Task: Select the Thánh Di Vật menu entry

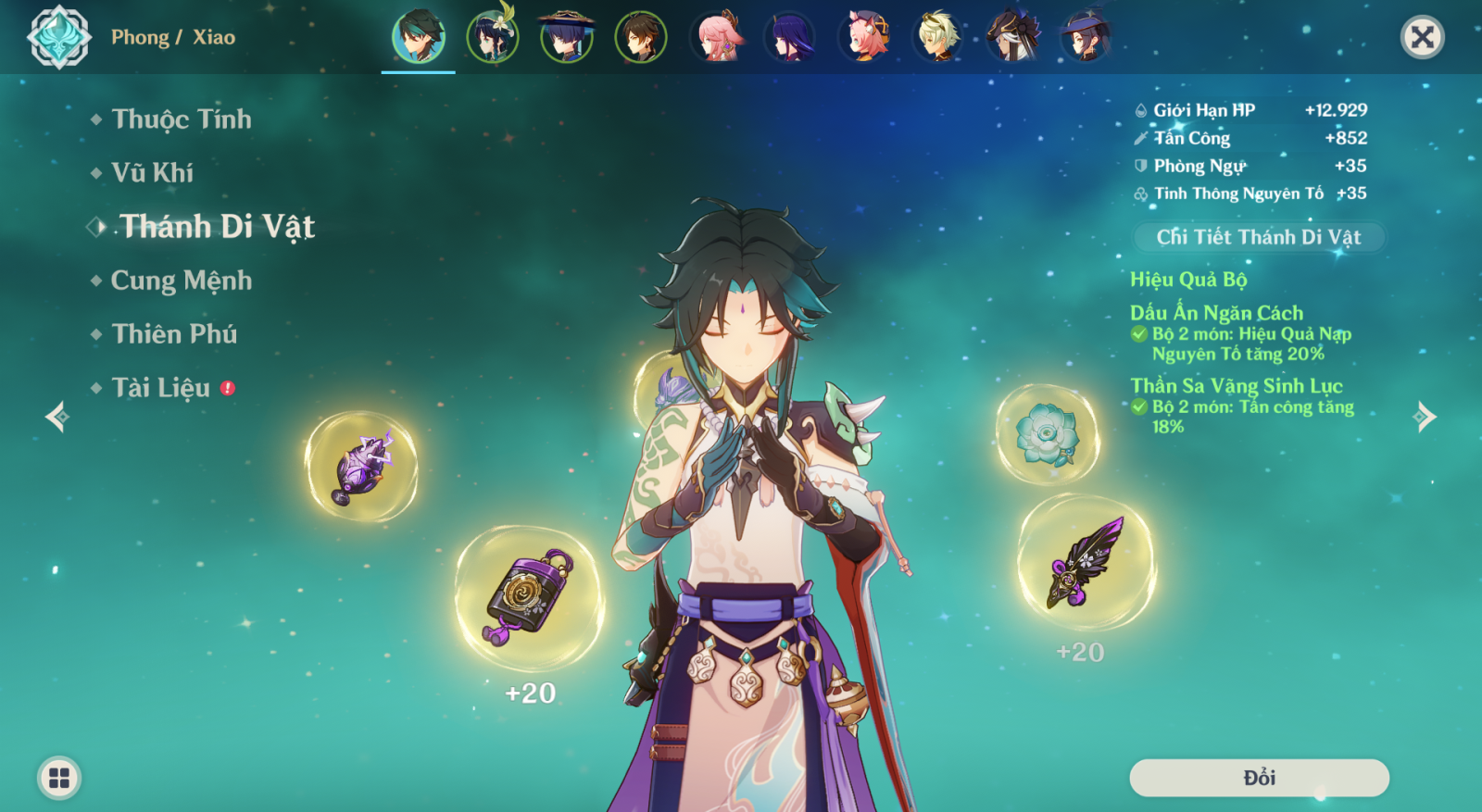Action: (x=217, y=227)
